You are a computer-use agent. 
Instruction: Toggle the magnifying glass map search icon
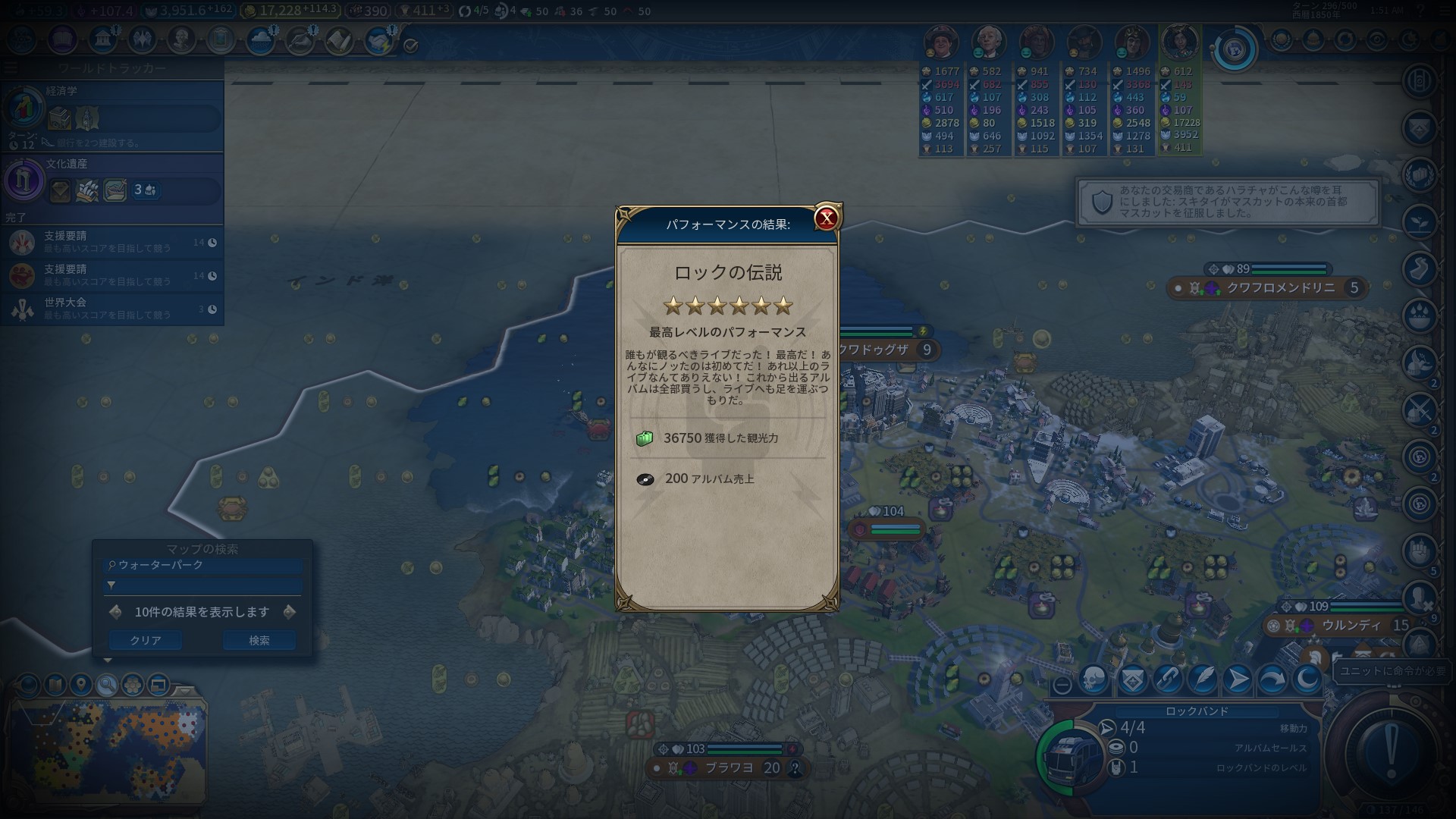107,686
